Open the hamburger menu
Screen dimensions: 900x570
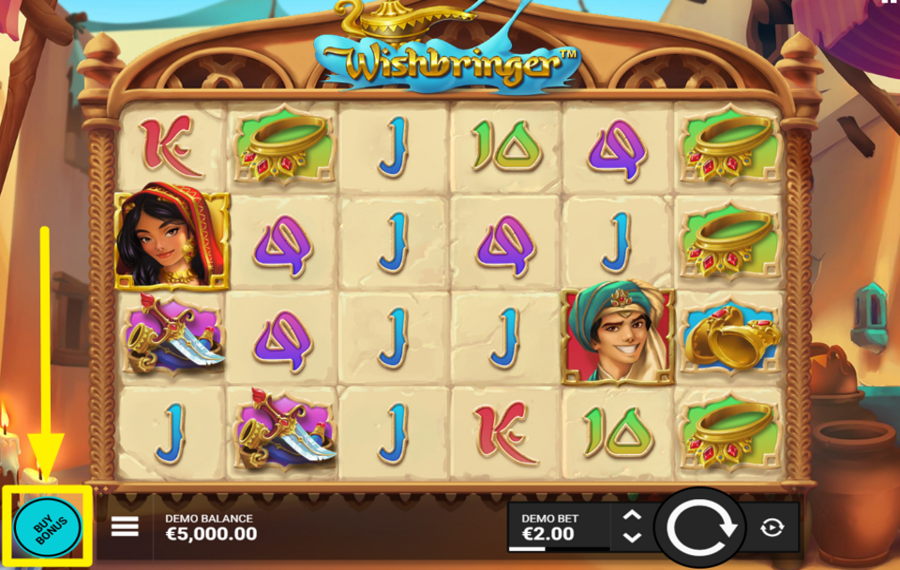pyautogui.click(x=125, y=526)
